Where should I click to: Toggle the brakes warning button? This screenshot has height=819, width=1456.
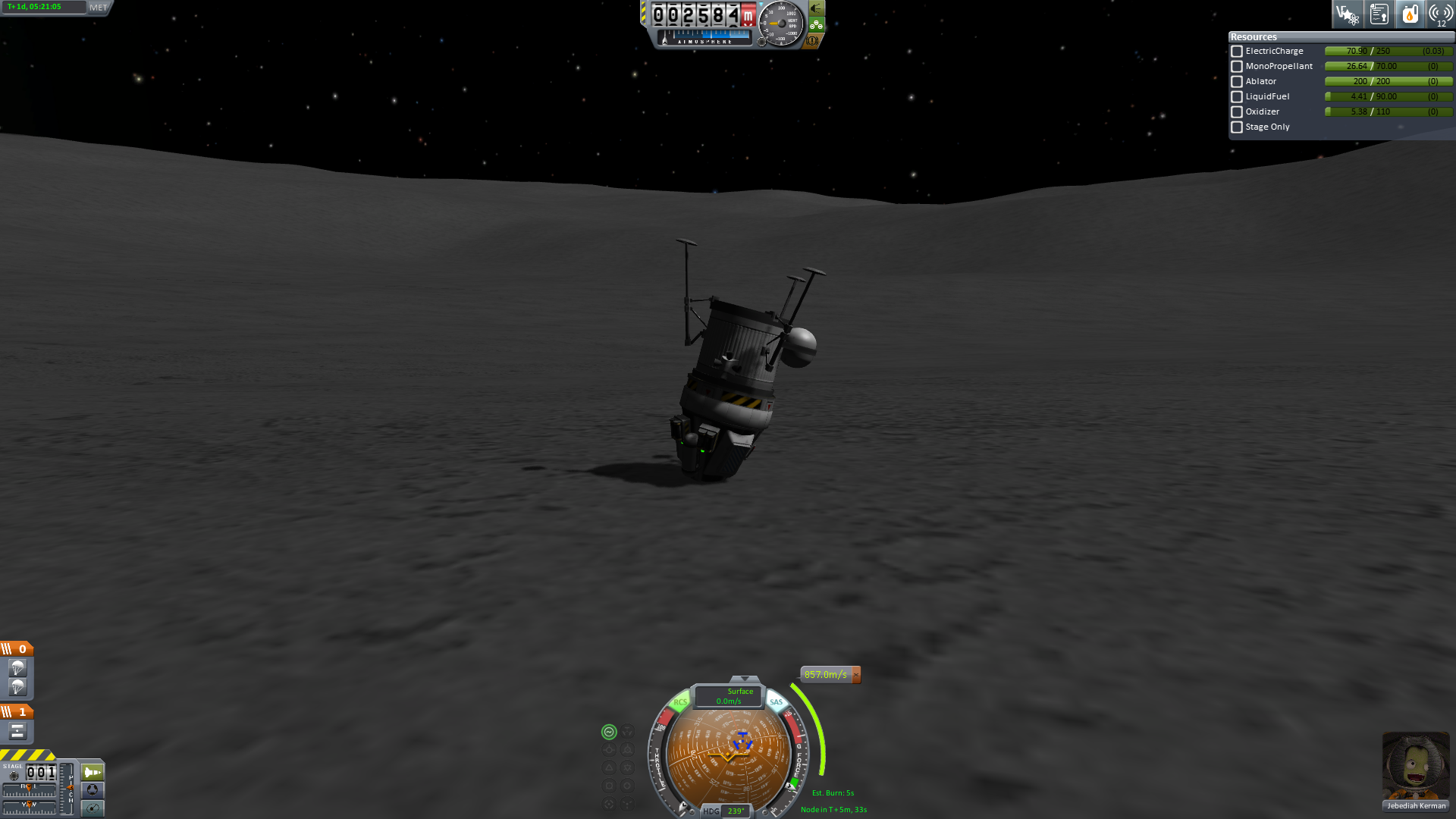click(x=811, y=41)
